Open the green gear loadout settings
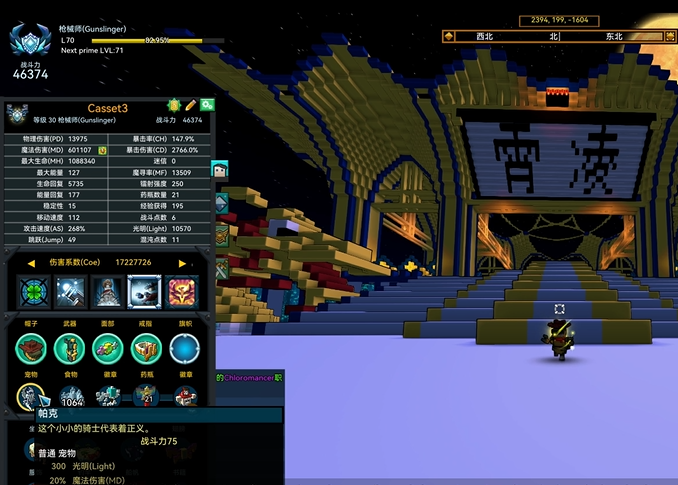Viewport: 678px width, 485px height. (x=207, y=105)
